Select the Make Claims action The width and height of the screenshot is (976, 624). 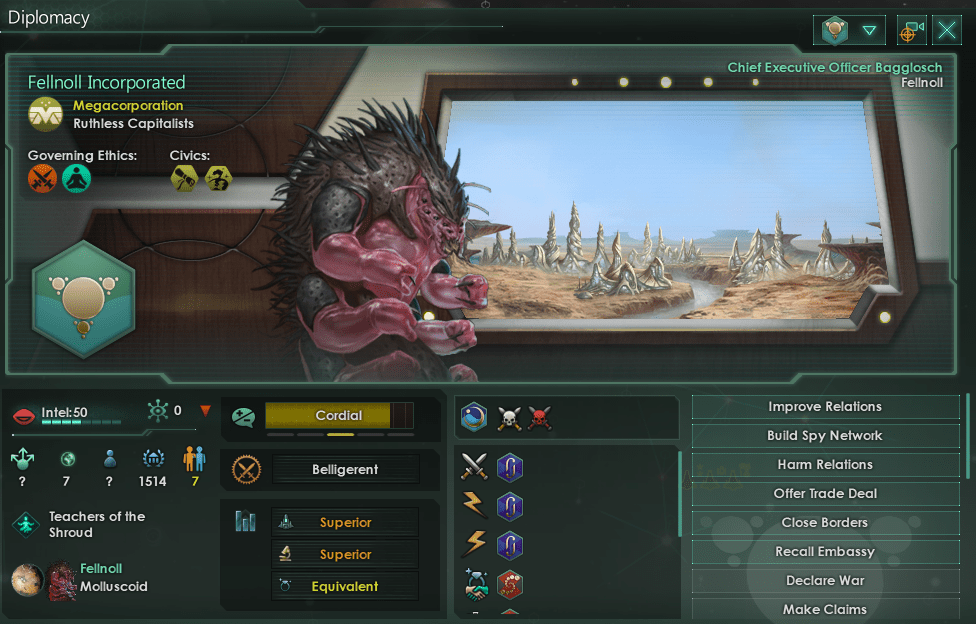[x=825, y=609]
